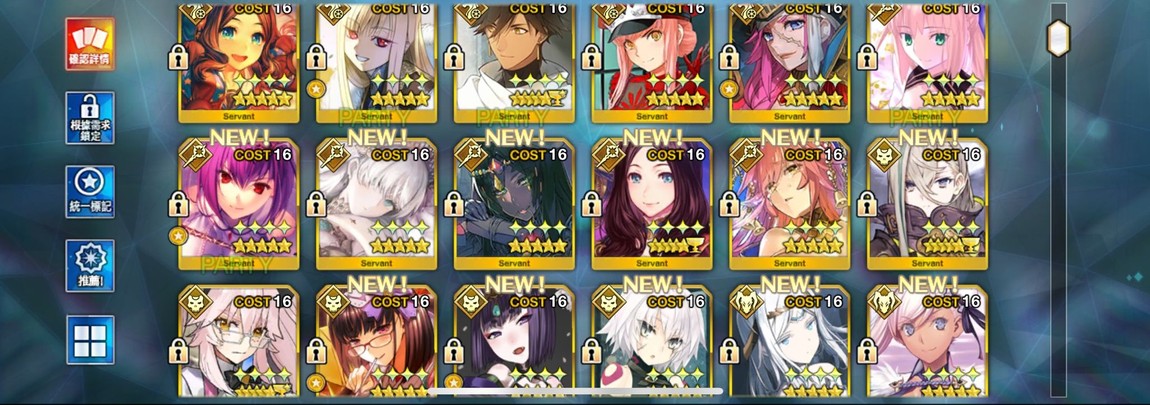
Task: Toggle the 根據需求鎖定 lock button
Action: (x=90, y=118)
